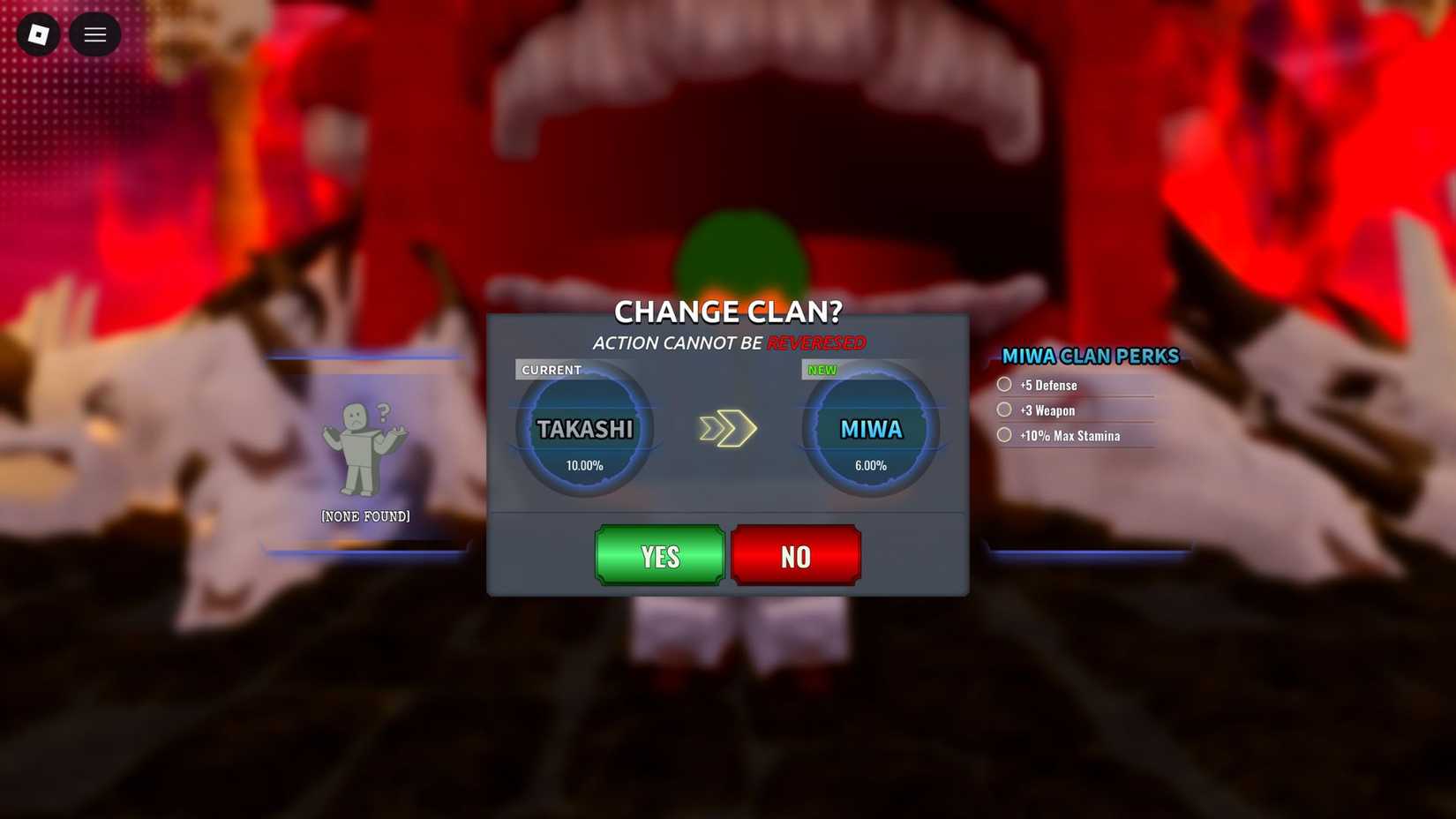Click the Roblox logo icon
This screenshot has height=819, width=1456.
(x=37, y=34)
